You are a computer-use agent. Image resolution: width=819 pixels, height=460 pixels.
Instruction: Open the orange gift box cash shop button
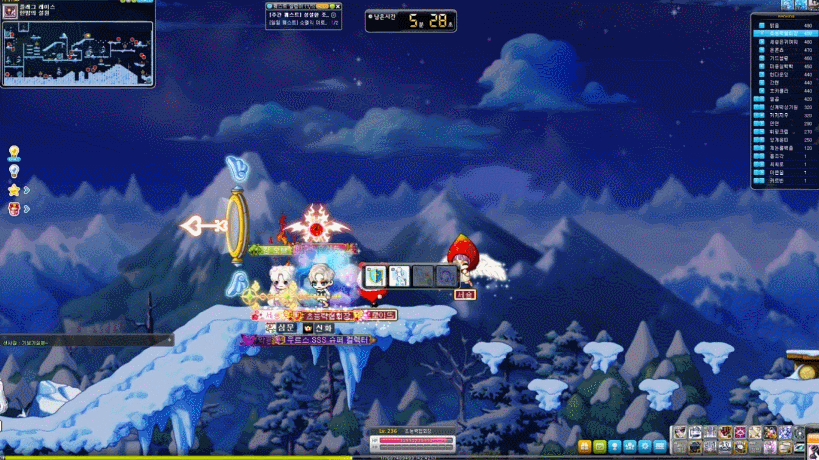coord(582,445)
